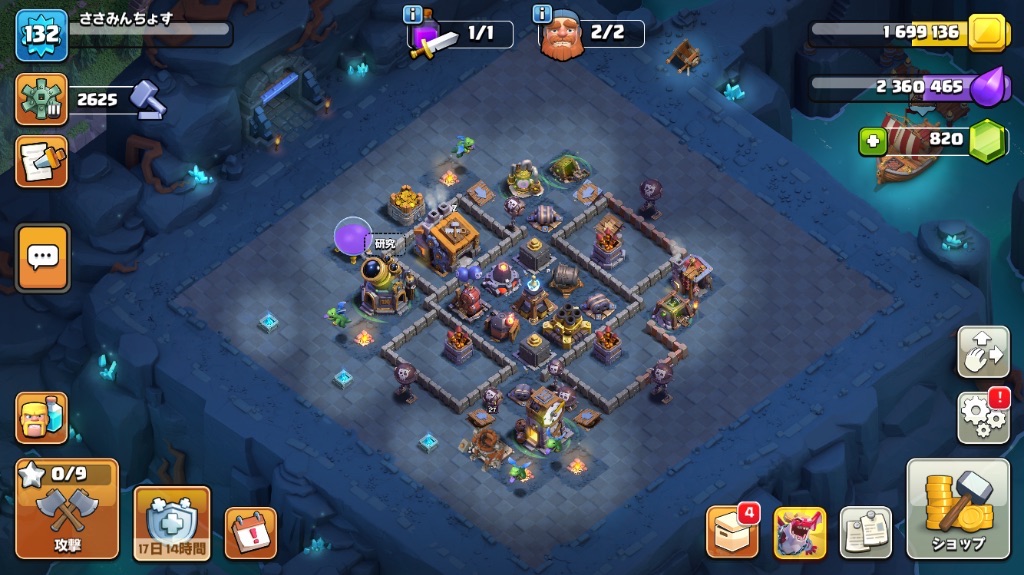Tap the 研究 research bubble
This screenshot has width=1024, height=575.
[385, 243]
